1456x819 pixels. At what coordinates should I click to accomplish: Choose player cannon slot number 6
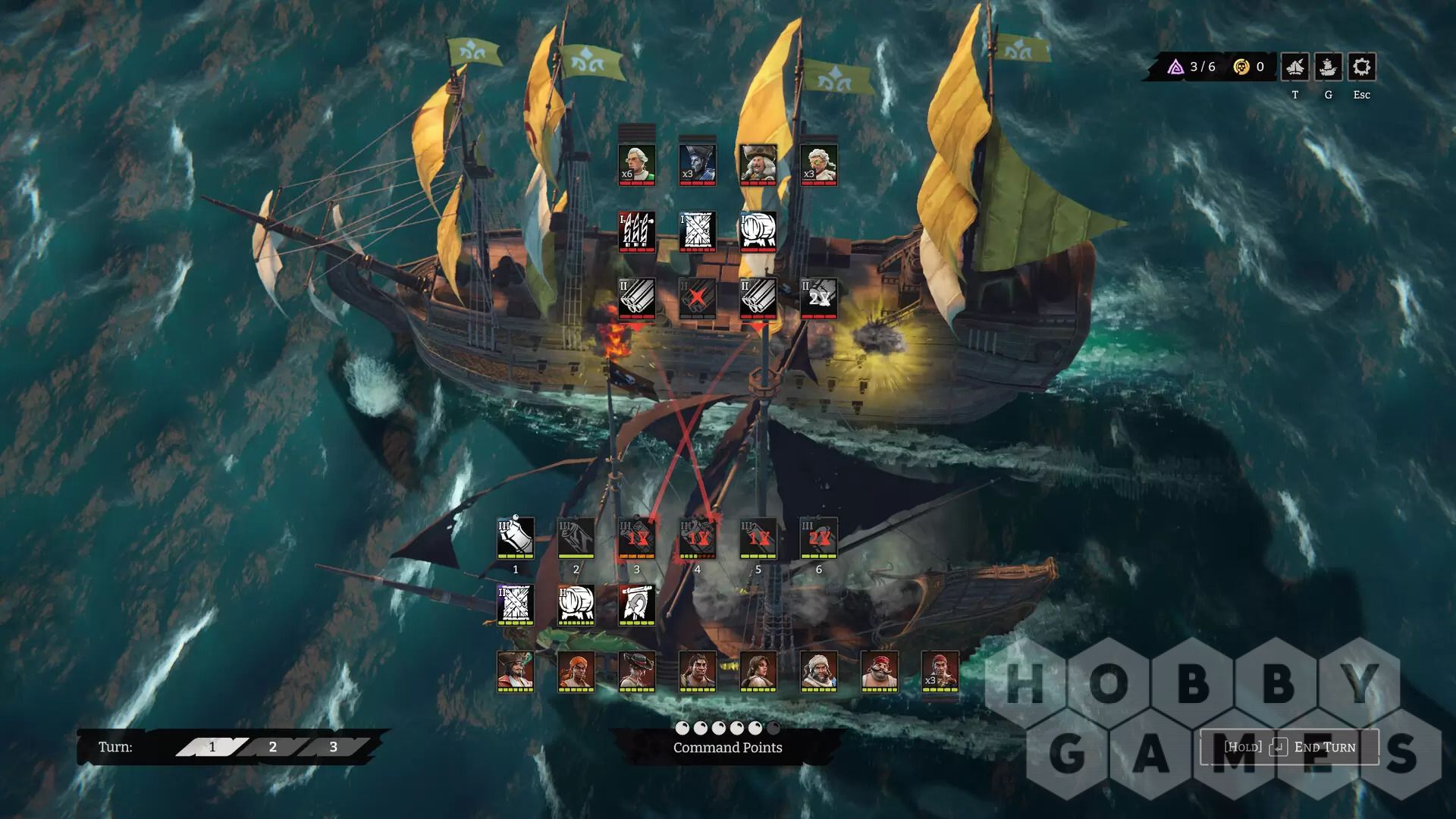pos(819,538)
